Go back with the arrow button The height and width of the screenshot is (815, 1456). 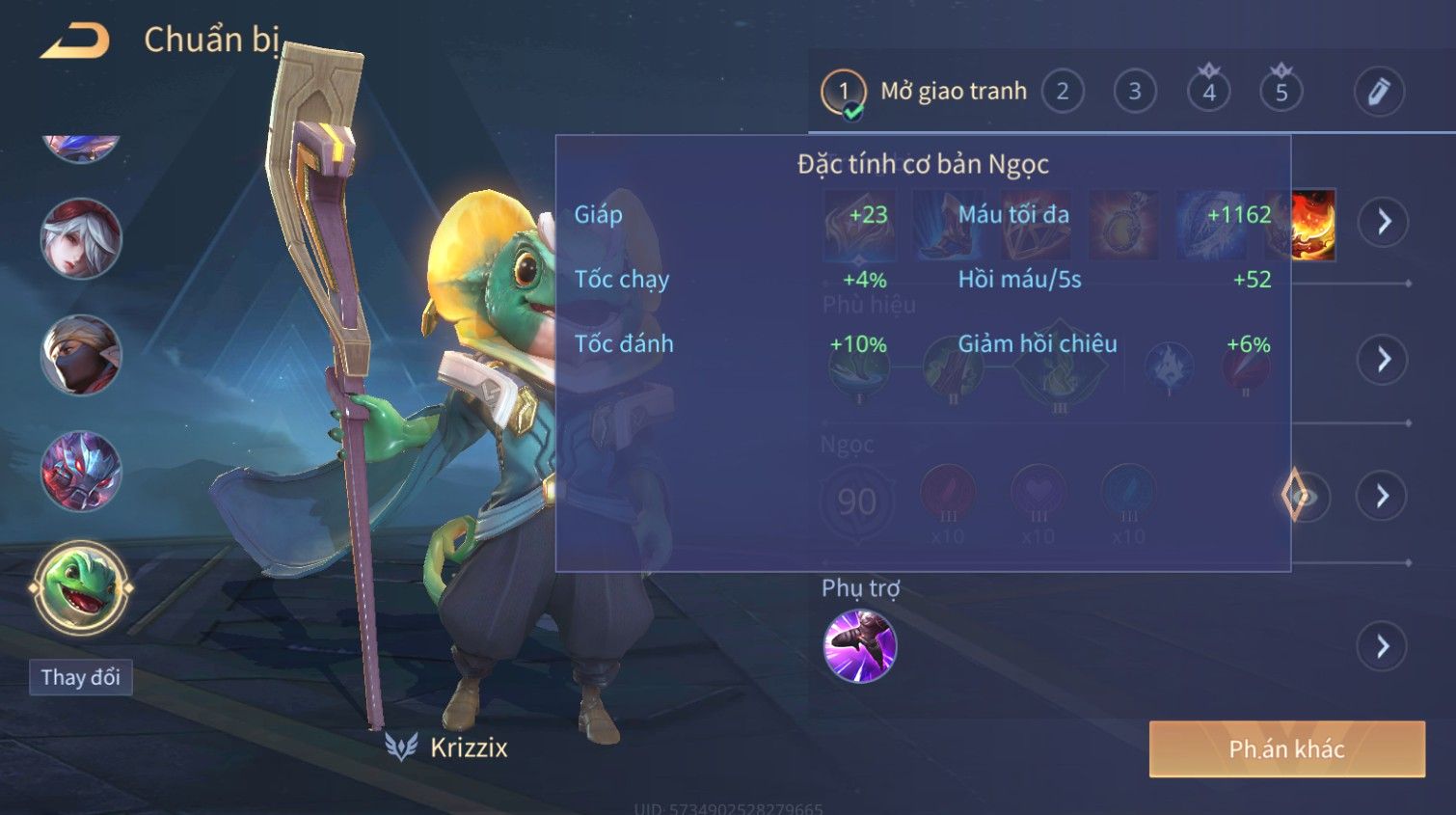click(75, 41)
